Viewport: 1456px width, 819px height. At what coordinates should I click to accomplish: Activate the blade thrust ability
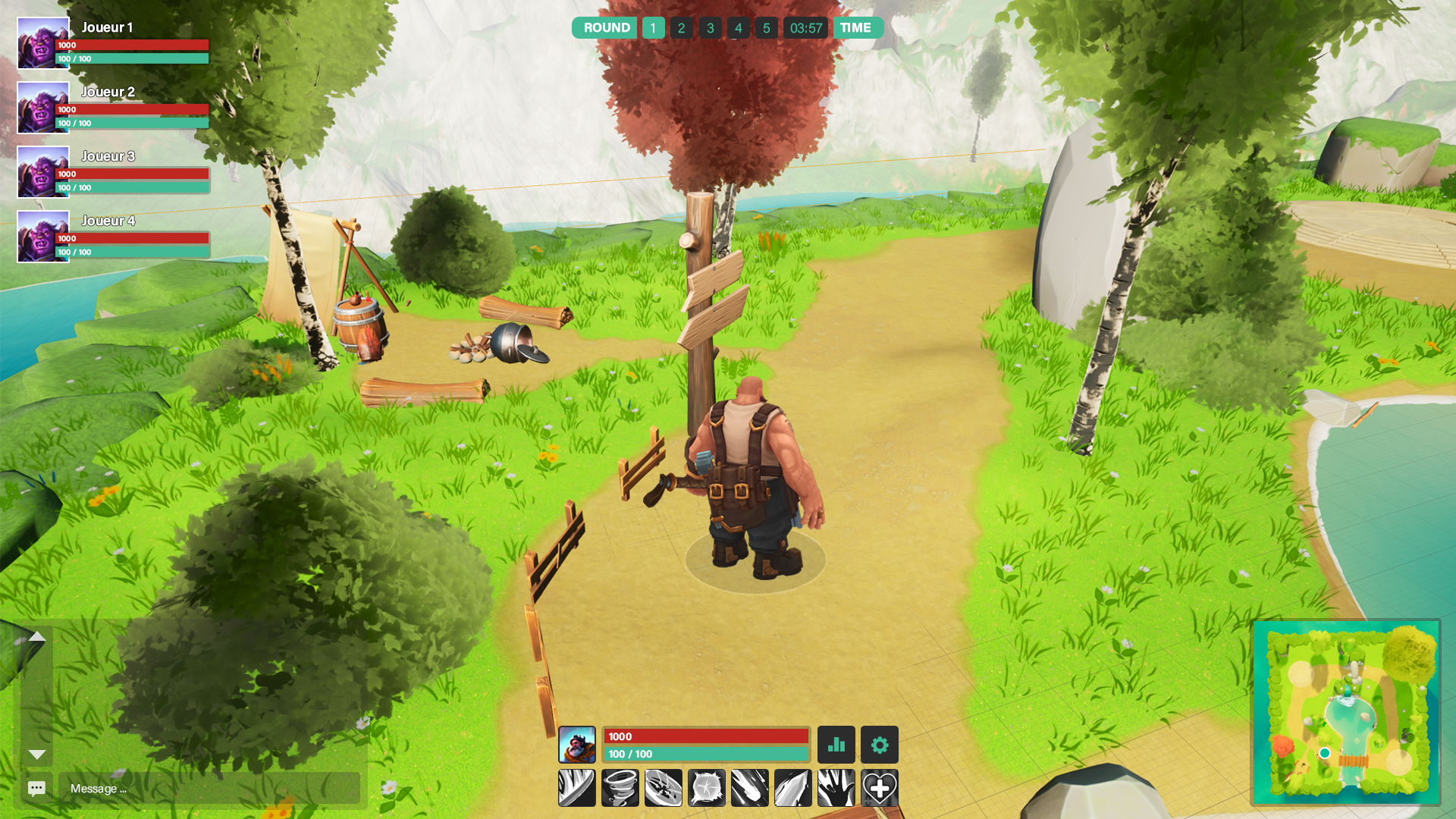click(793, 788)
